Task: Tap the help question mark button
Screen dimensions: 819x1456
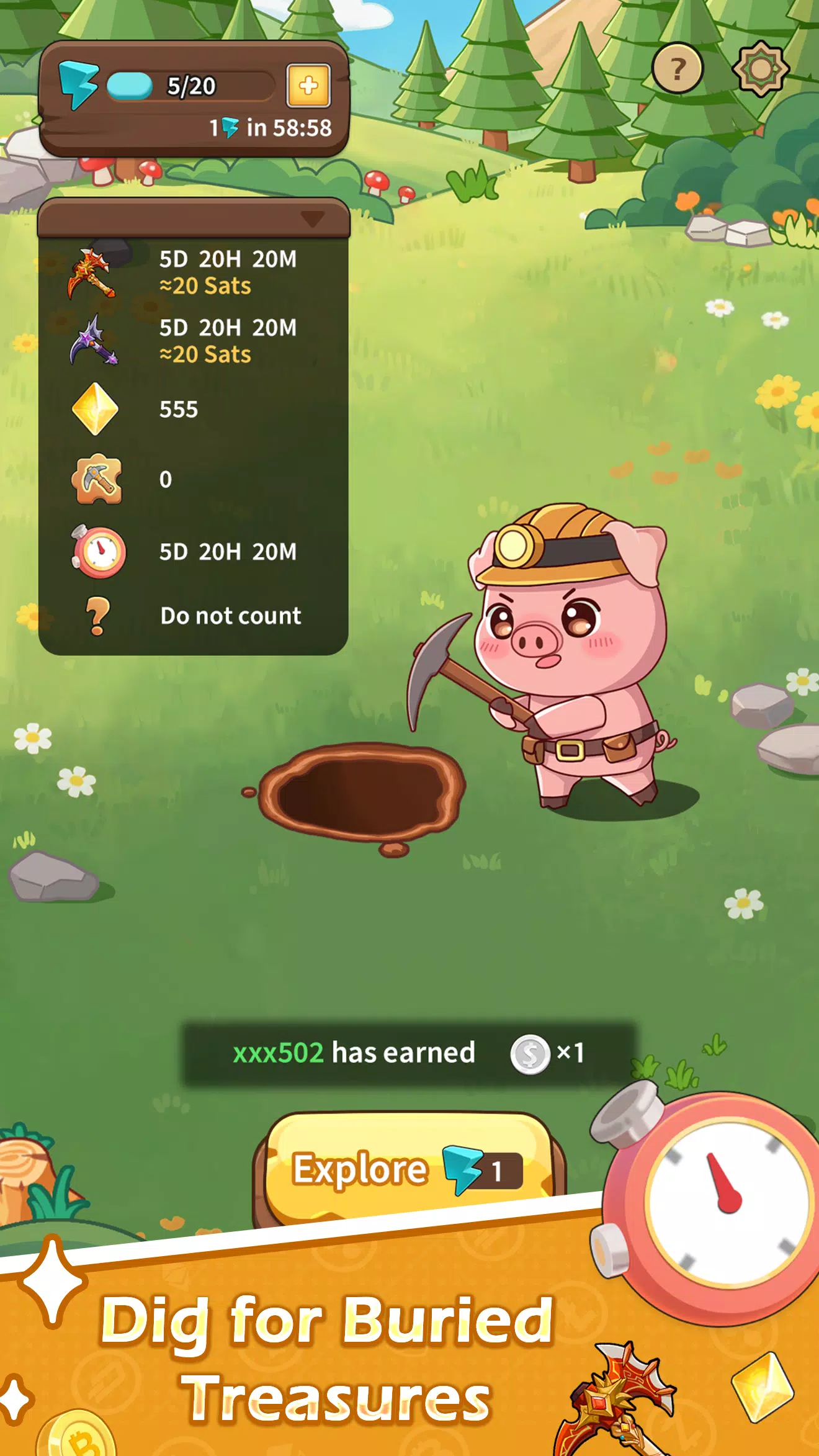Action: pos(678,65)
